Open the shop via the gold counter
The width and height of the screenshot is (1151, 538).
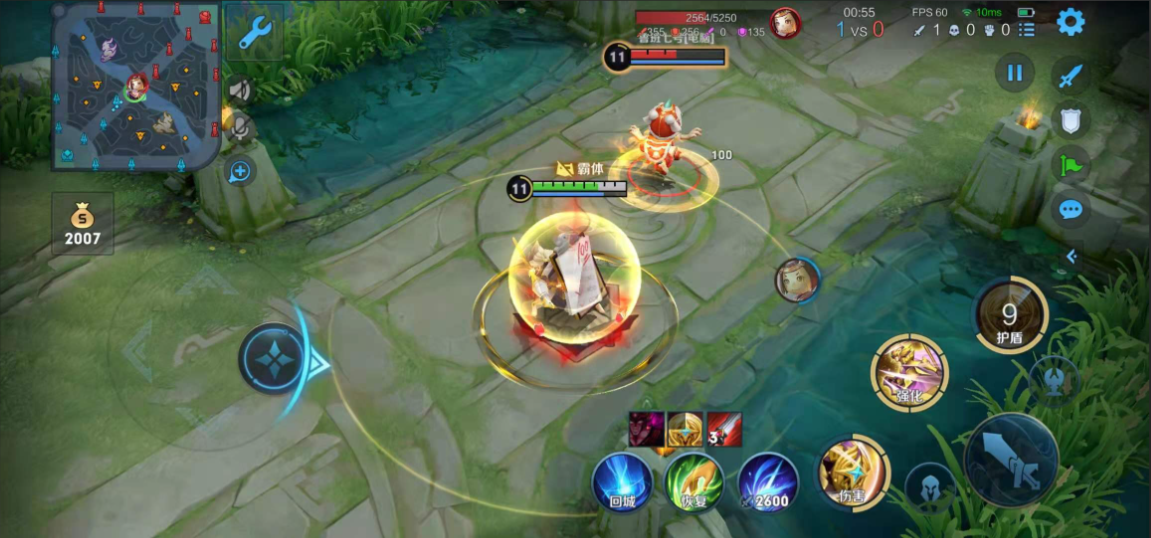(83, 223)
